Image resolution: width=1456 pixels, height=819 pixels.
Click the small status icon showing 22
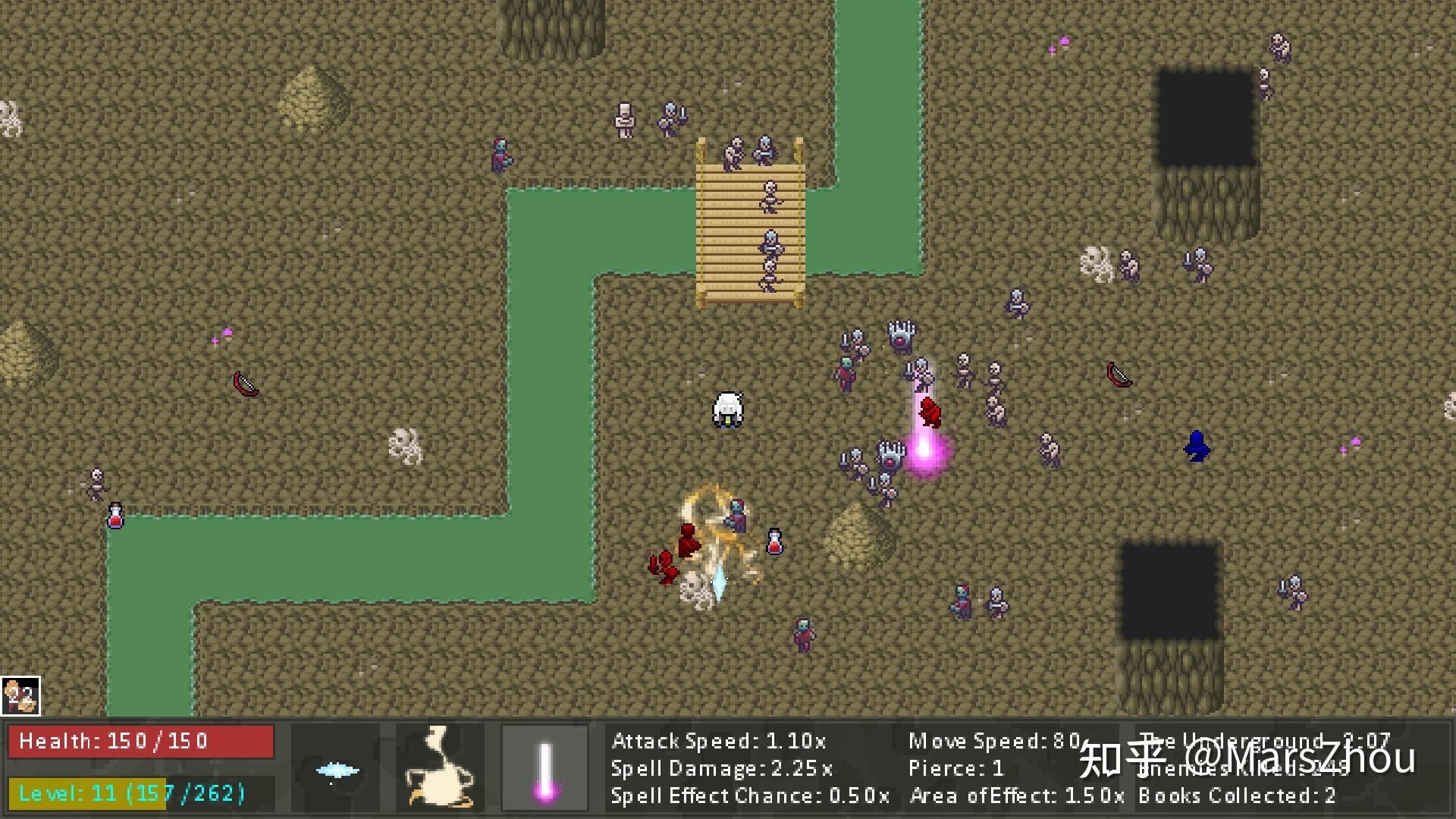(x=20, y=696)
